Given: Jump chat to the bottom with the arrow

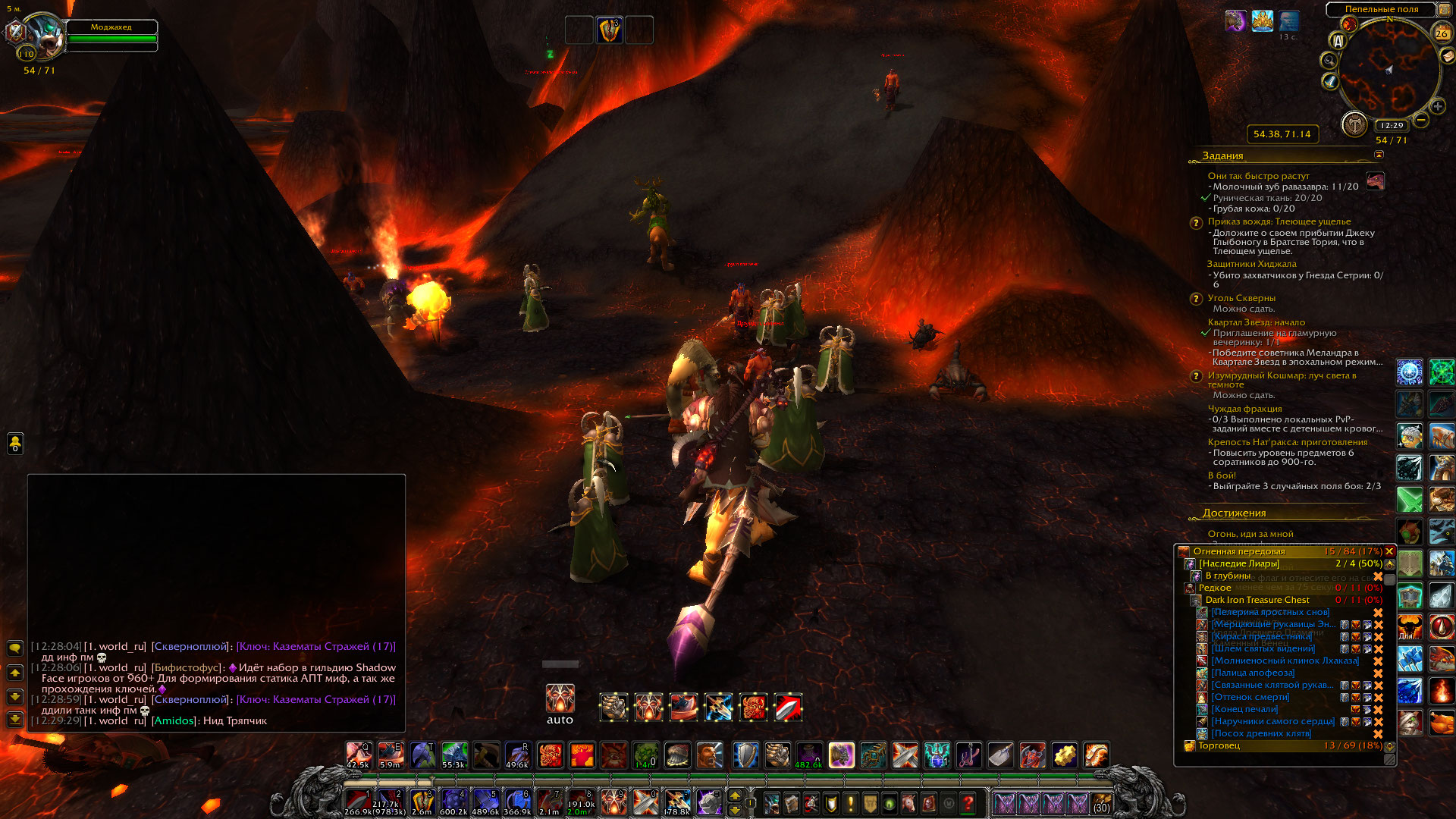Looking at the screenshot, I should pos(14,719).
